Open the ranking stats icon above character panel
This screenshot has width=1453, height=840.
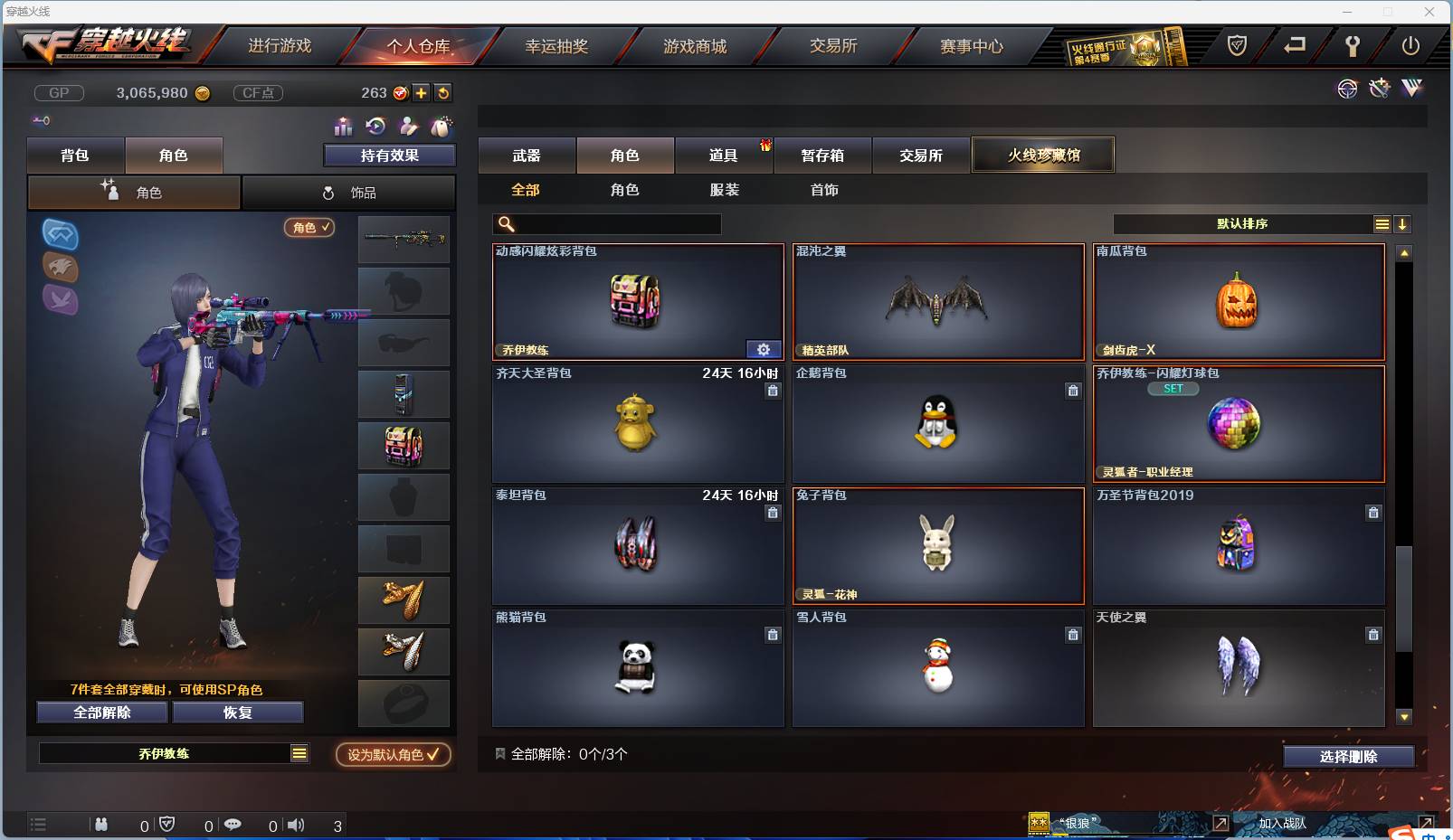tap(342, 127)
